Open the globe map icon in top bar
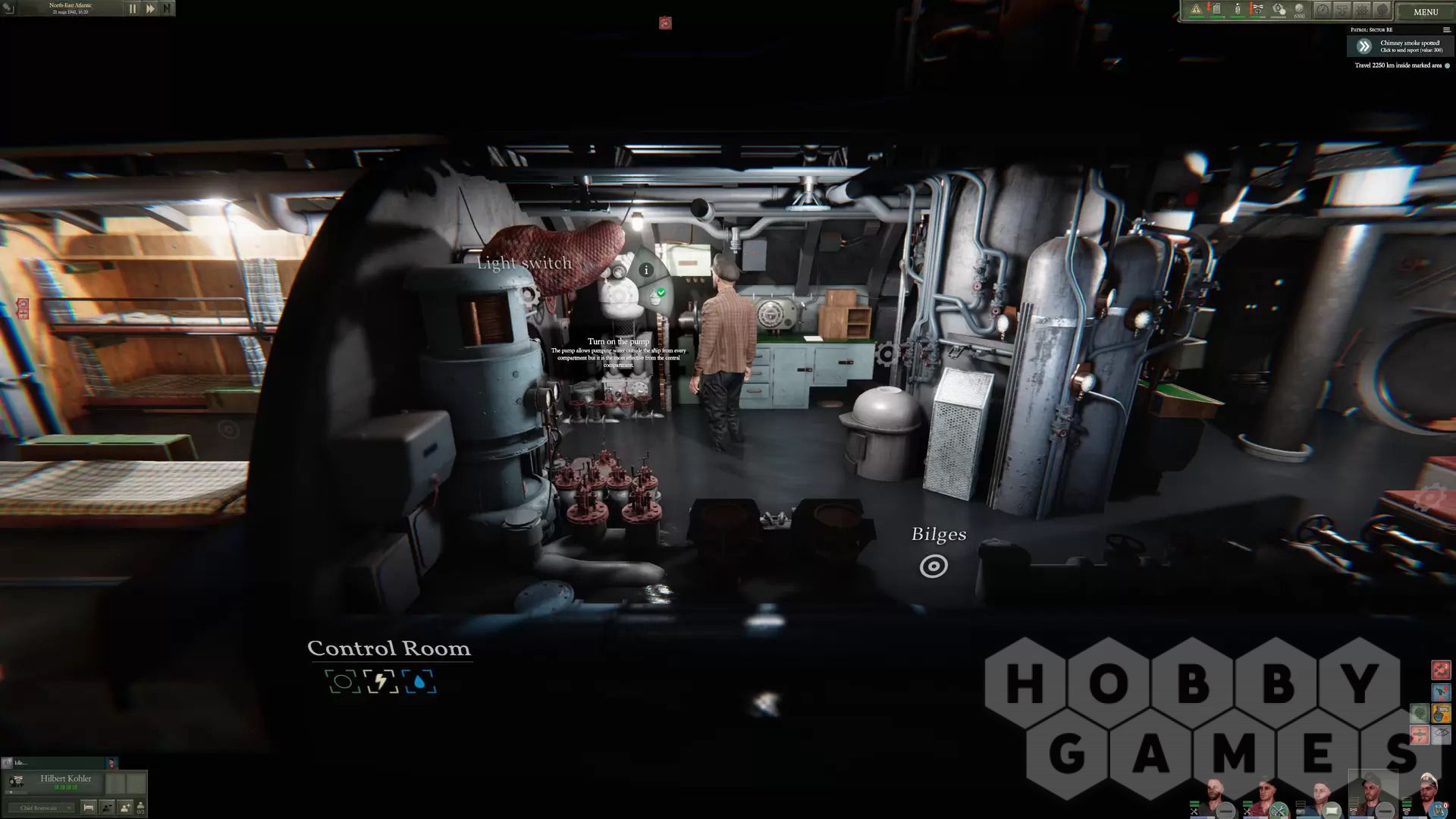The width and height of the screenshot is (1456, 819). pyautogui.click(x=1382, y=11)
